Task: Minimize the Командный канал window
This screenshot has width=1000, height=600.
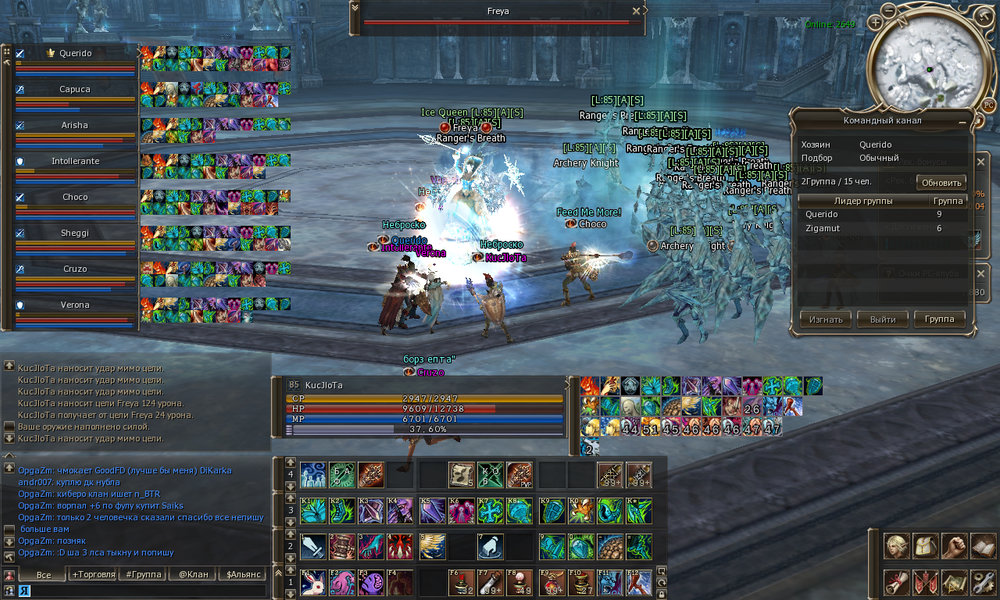Action: (962, 120)
